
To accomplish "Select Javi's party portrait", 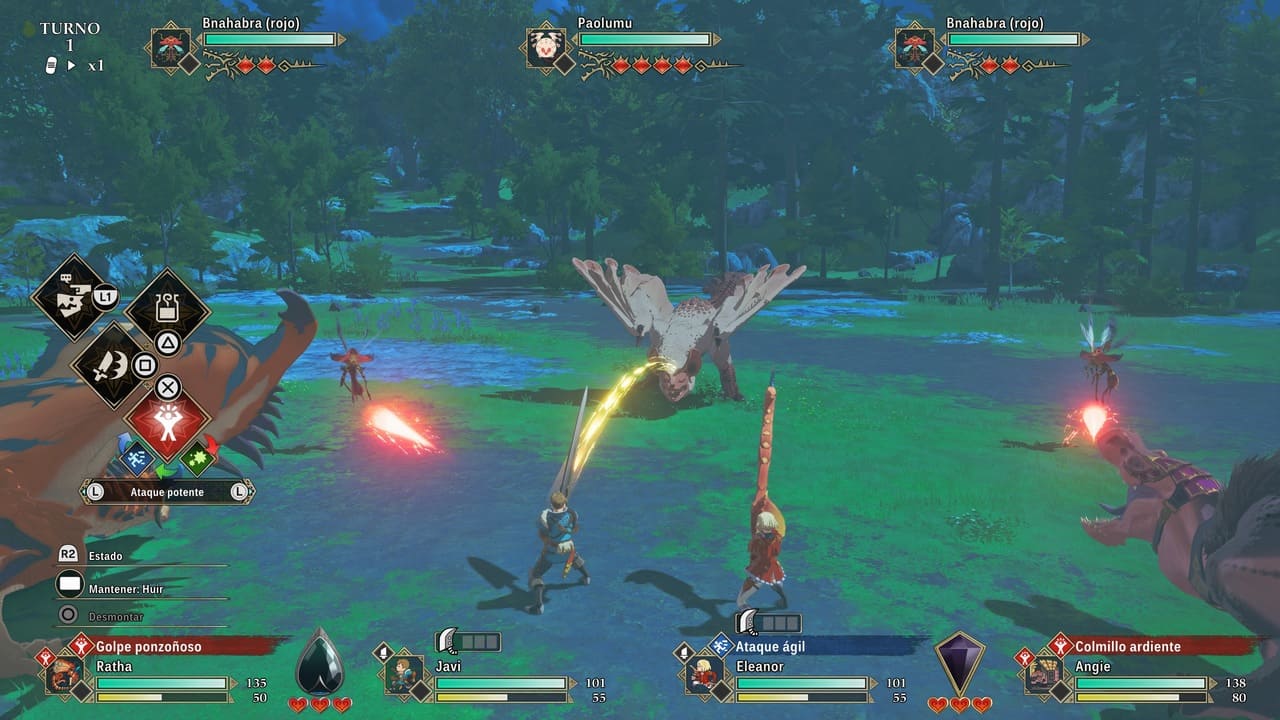I will 403,673.
